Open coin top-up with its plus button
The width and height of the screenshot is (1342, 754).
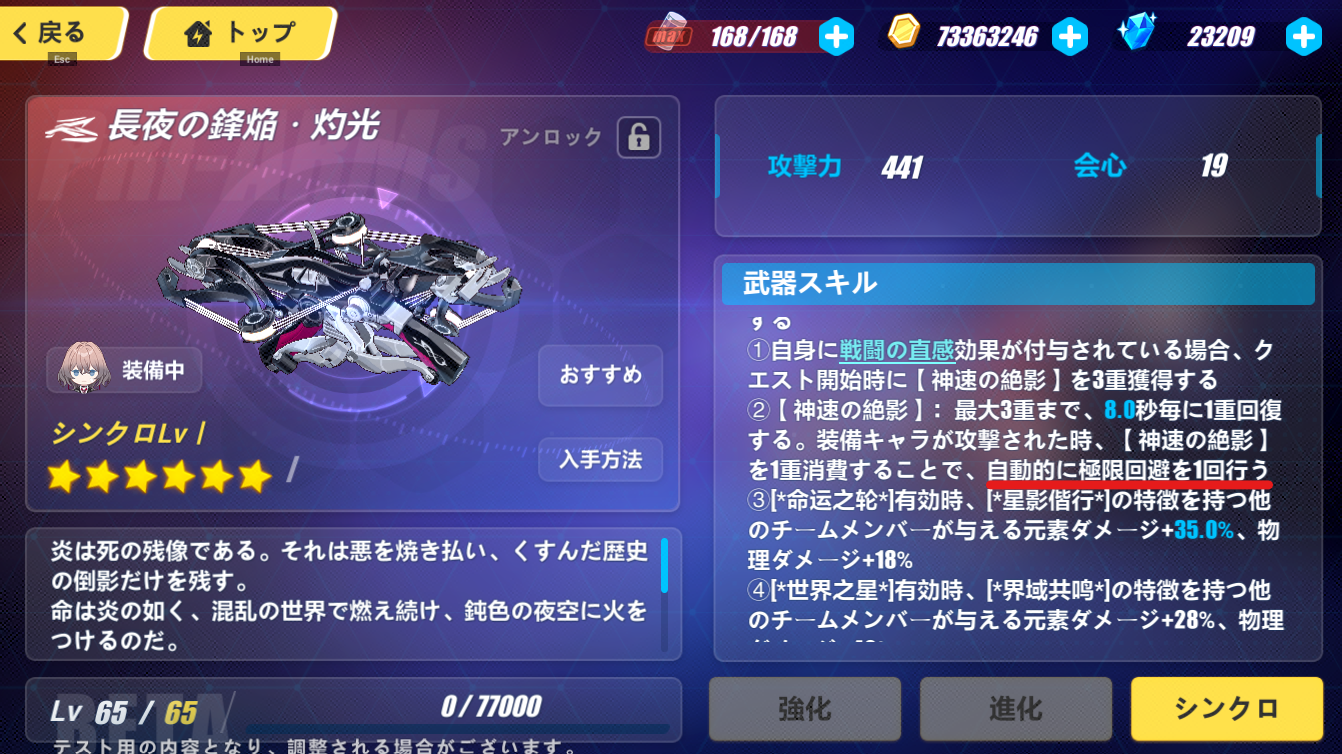click(1071, 36)
